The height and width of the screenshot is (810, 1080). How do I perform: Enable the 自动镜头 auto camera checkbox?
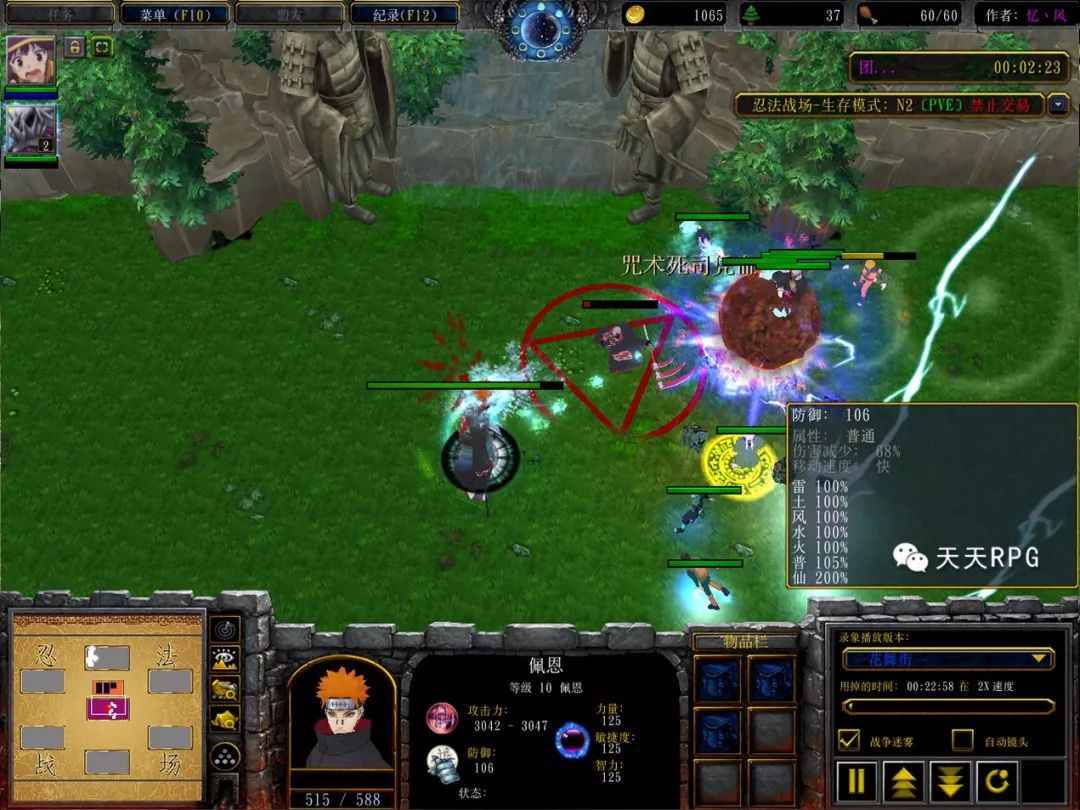962,740
